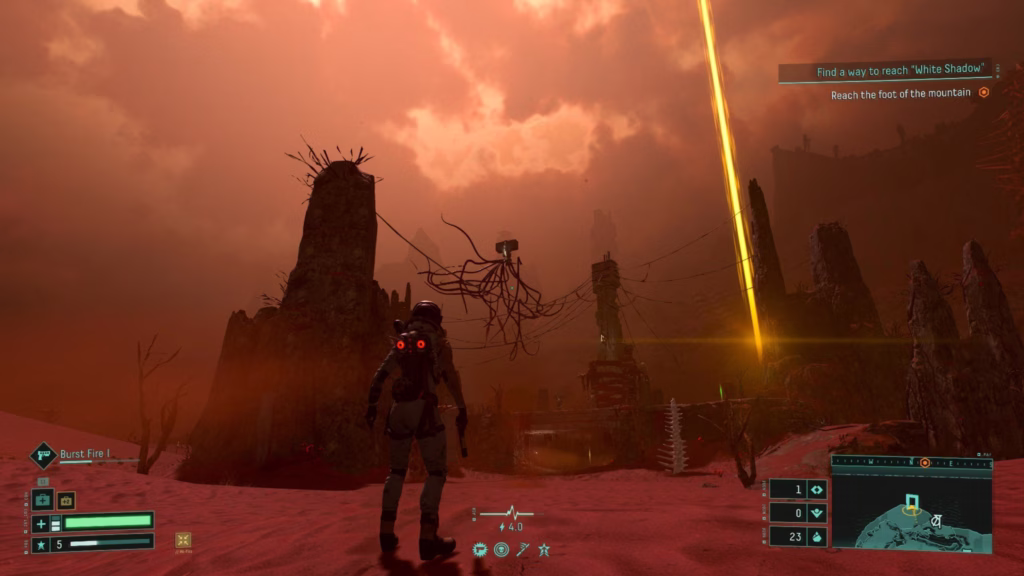The image size is (1024, 576).
Task: Click the diagonal blade perk icon
Action: [x=522, y=549]
